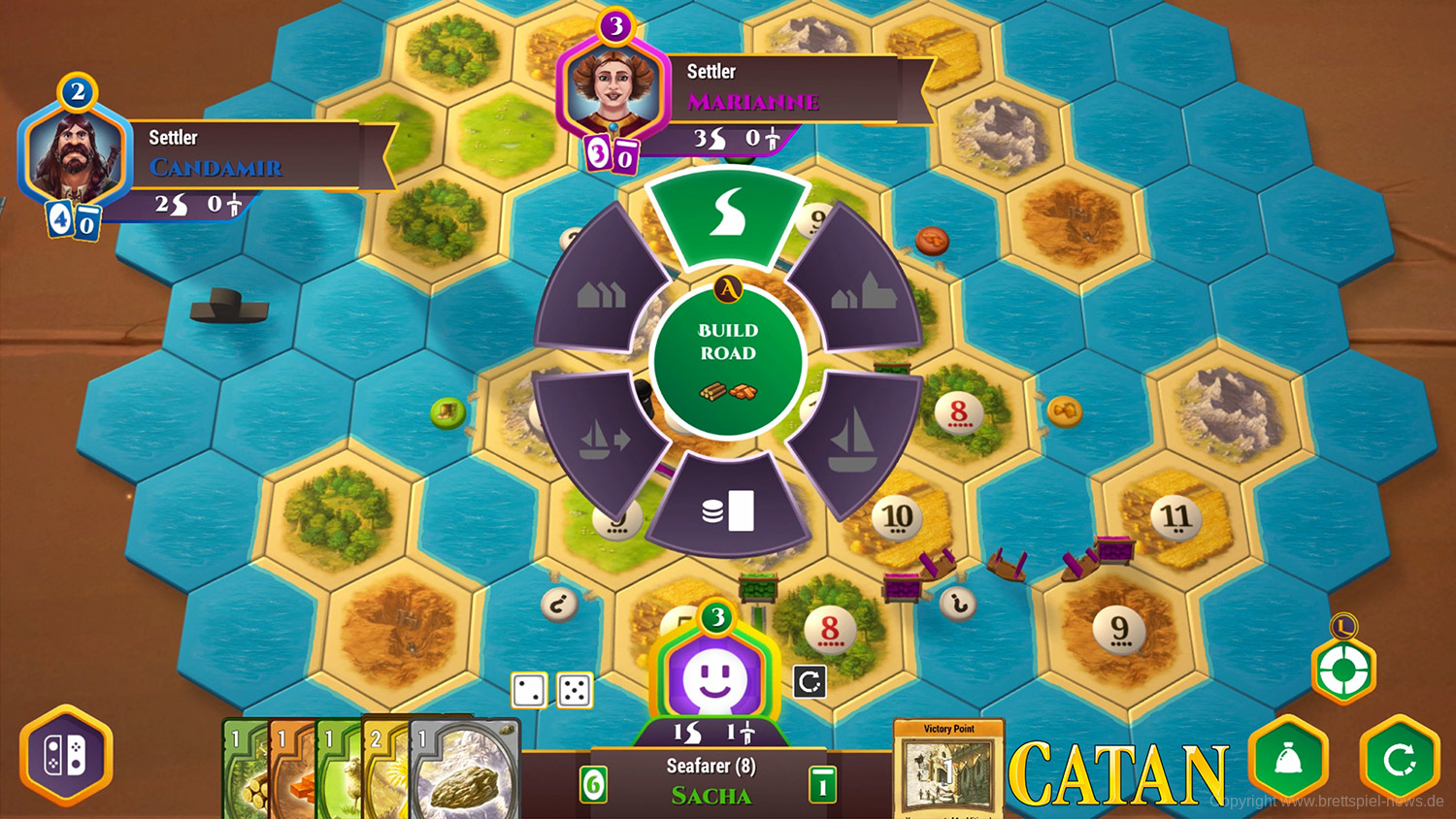Open the Switch controller options button
Image resolution: width=1456 pixels, height=819 pixels.
66,755
